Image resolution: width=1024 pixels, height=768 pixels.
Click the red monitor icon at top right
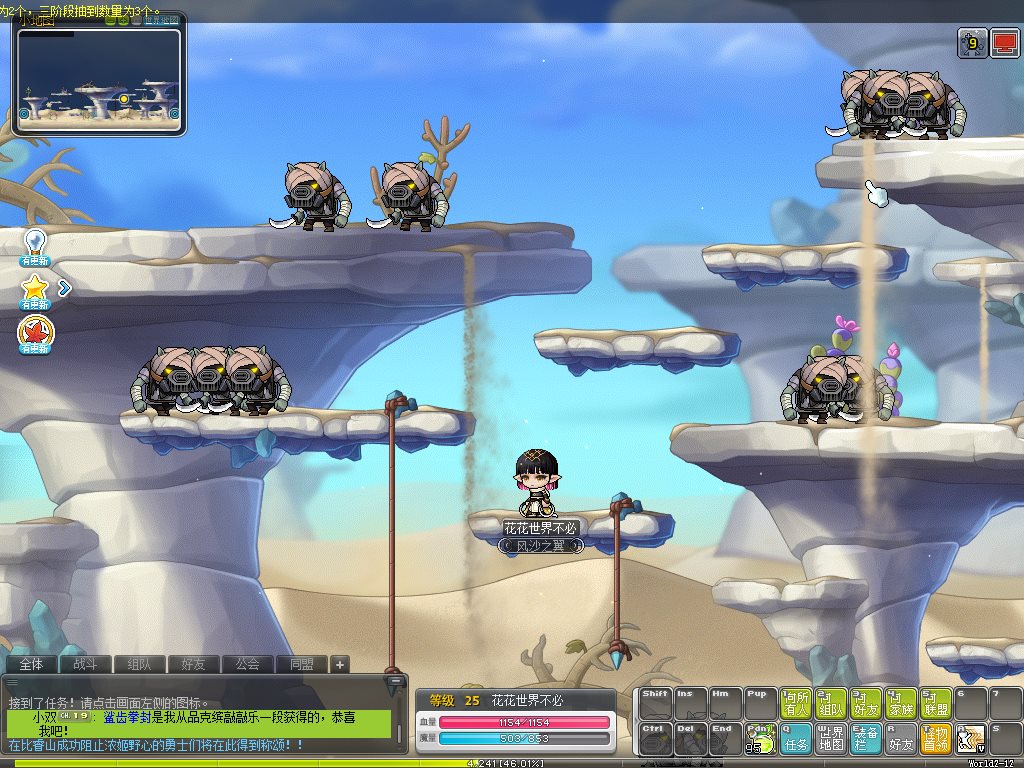tap(1003, 43)
